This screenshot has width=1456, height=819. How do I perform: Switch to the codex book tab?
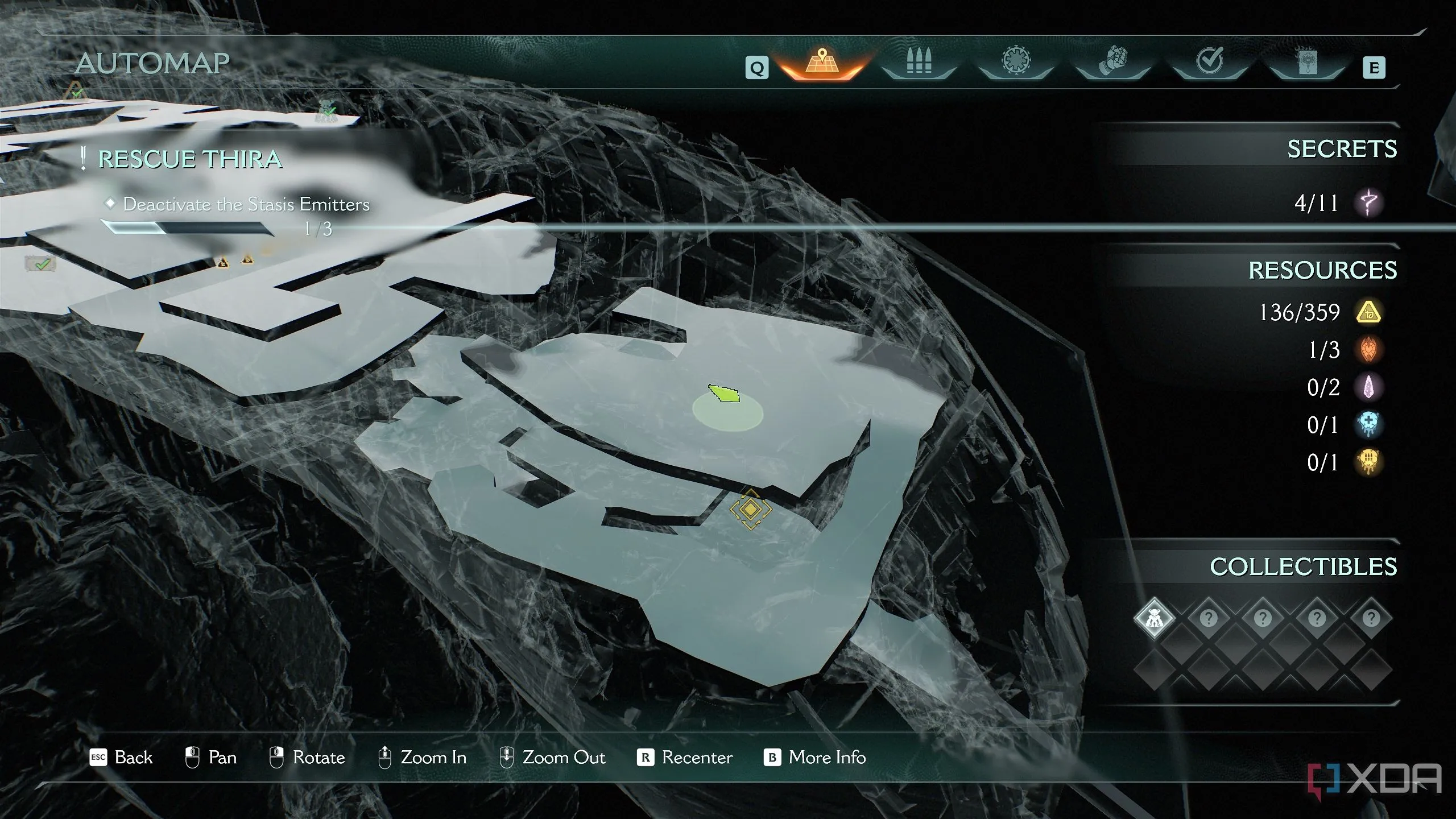pyautogui.click(x=1306, y=61)
